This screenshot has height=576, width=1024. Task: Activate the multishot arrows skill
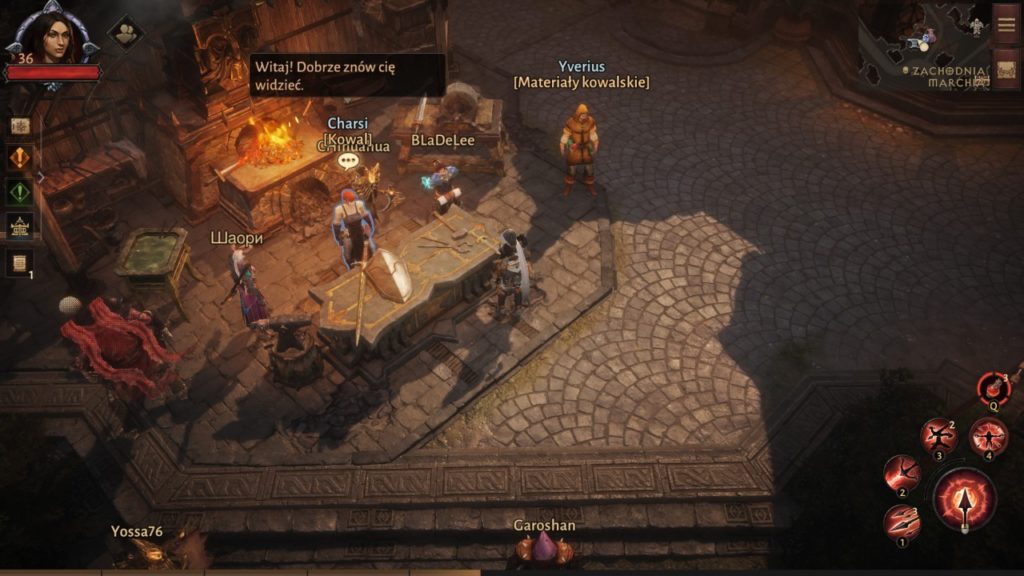902,522
